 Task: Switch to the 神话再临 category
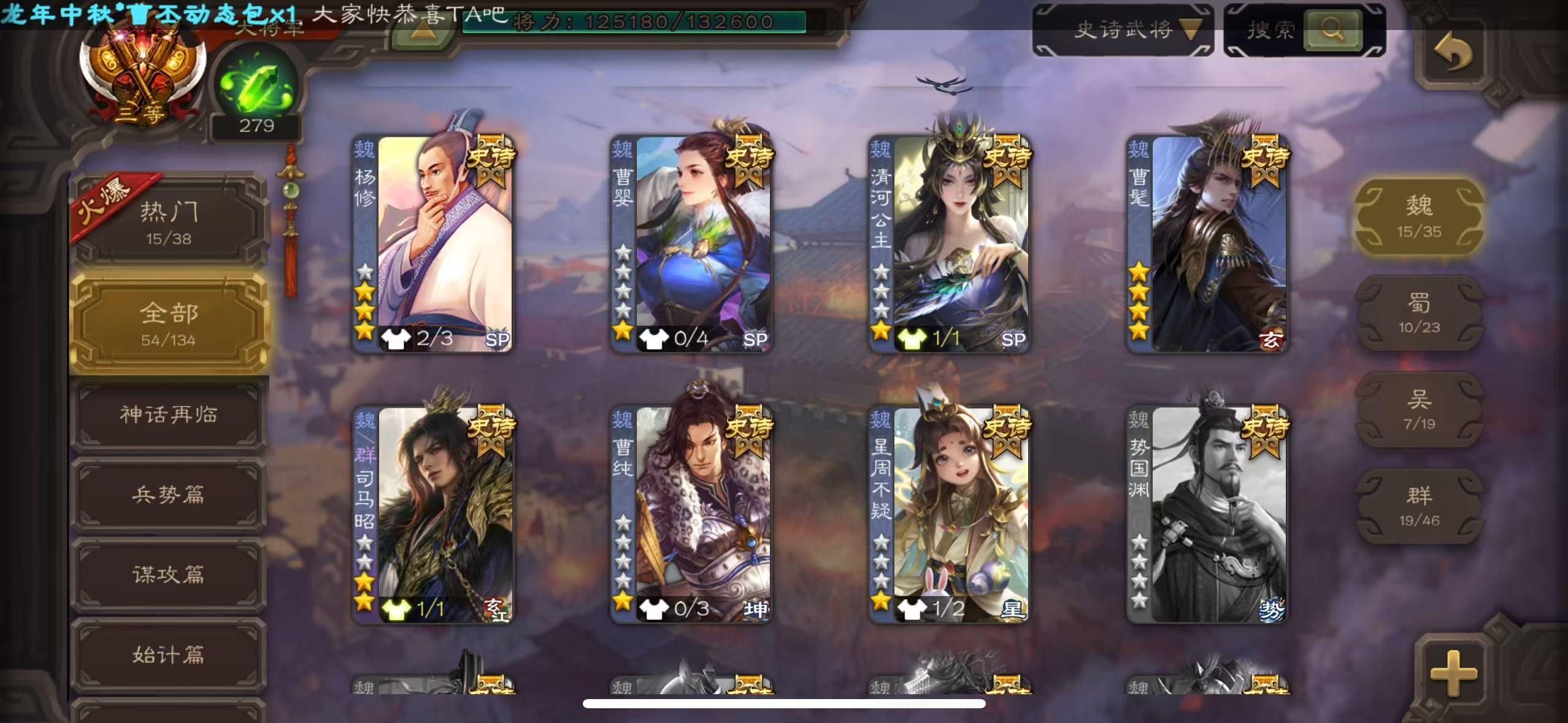coord(169,415)
